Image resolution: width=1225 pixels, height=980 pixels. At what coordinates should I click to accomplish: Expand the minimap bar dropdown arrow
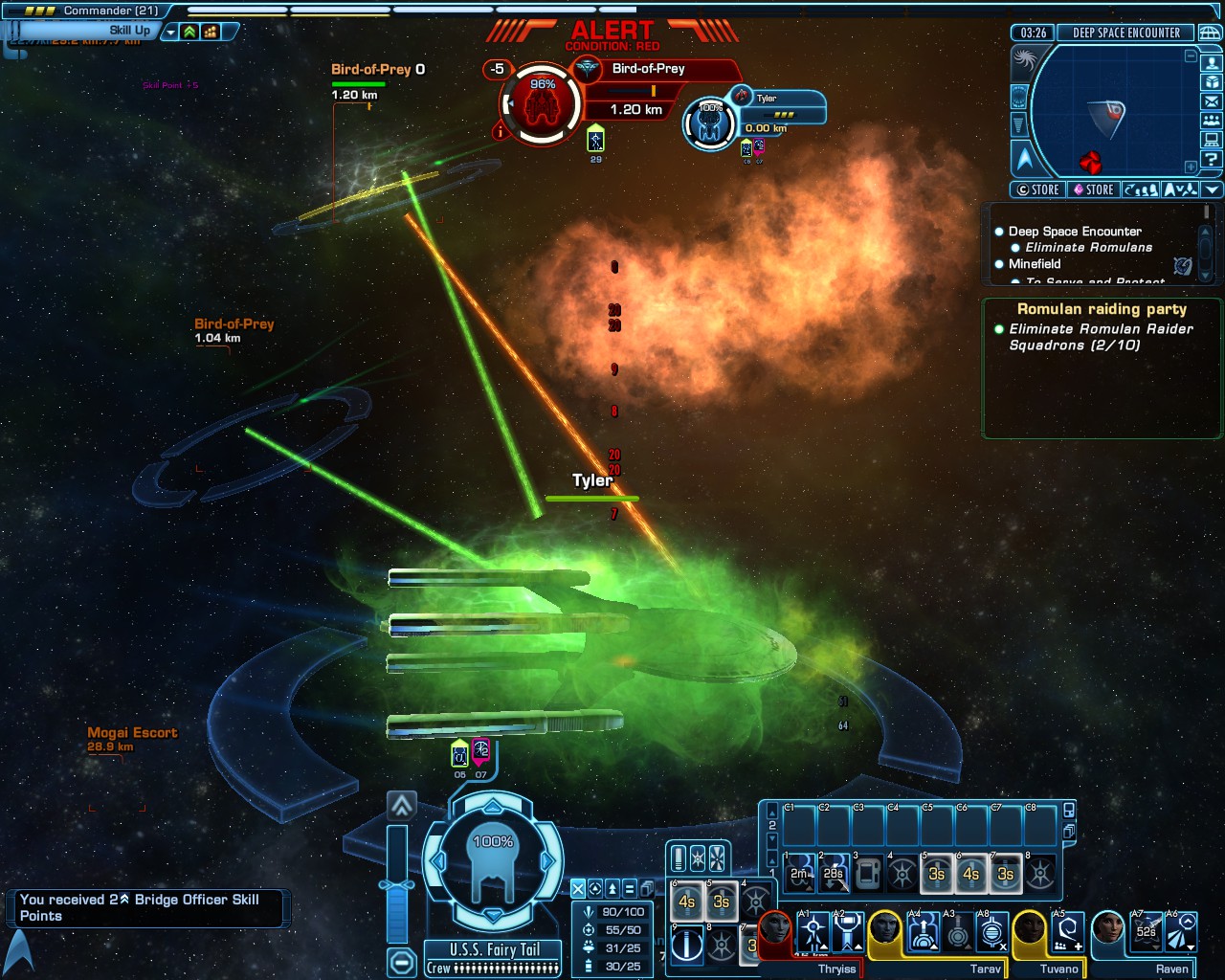(x=1212, y=189)
